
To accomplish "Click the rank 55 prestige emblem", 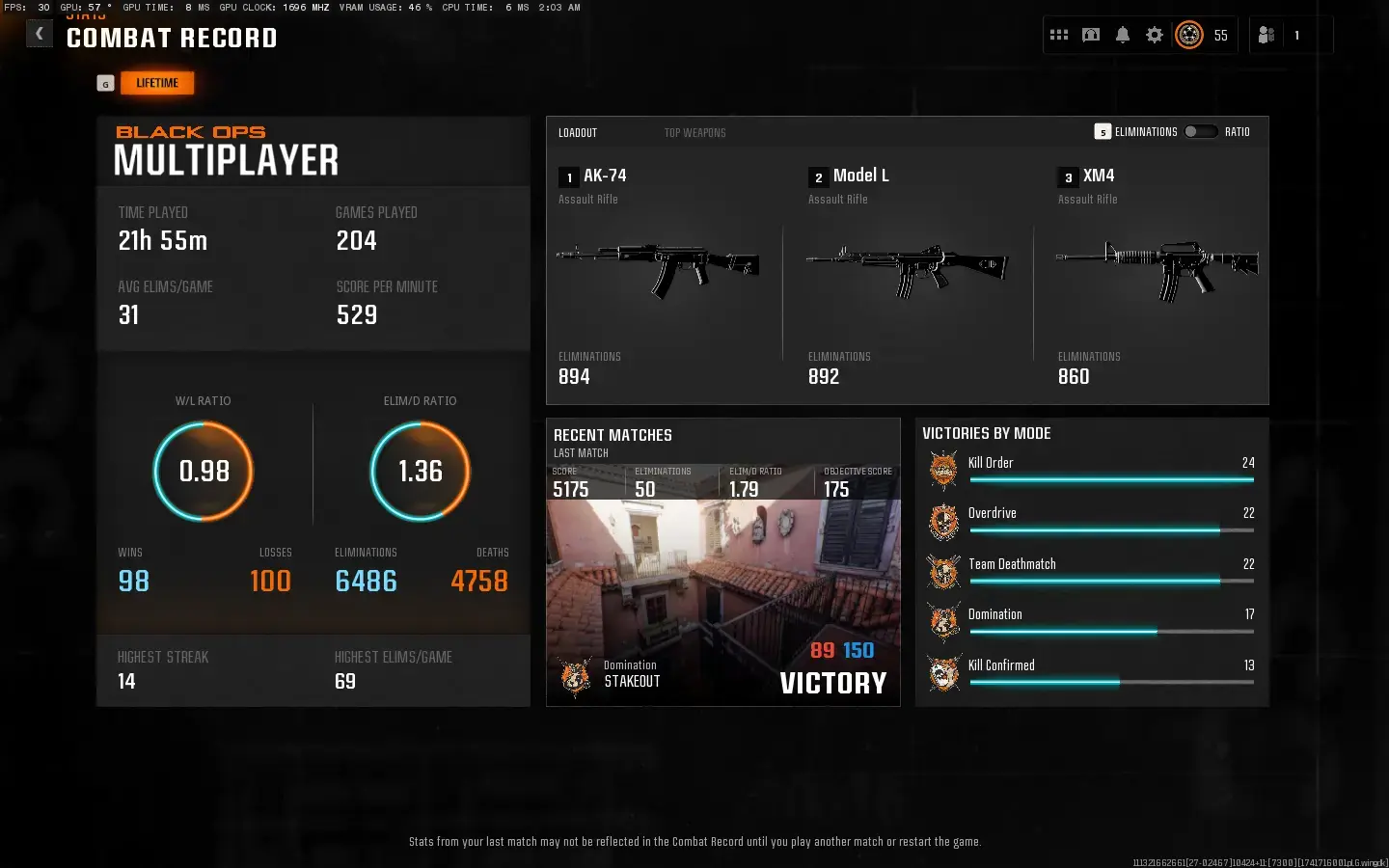I will tap(1189, 35).
